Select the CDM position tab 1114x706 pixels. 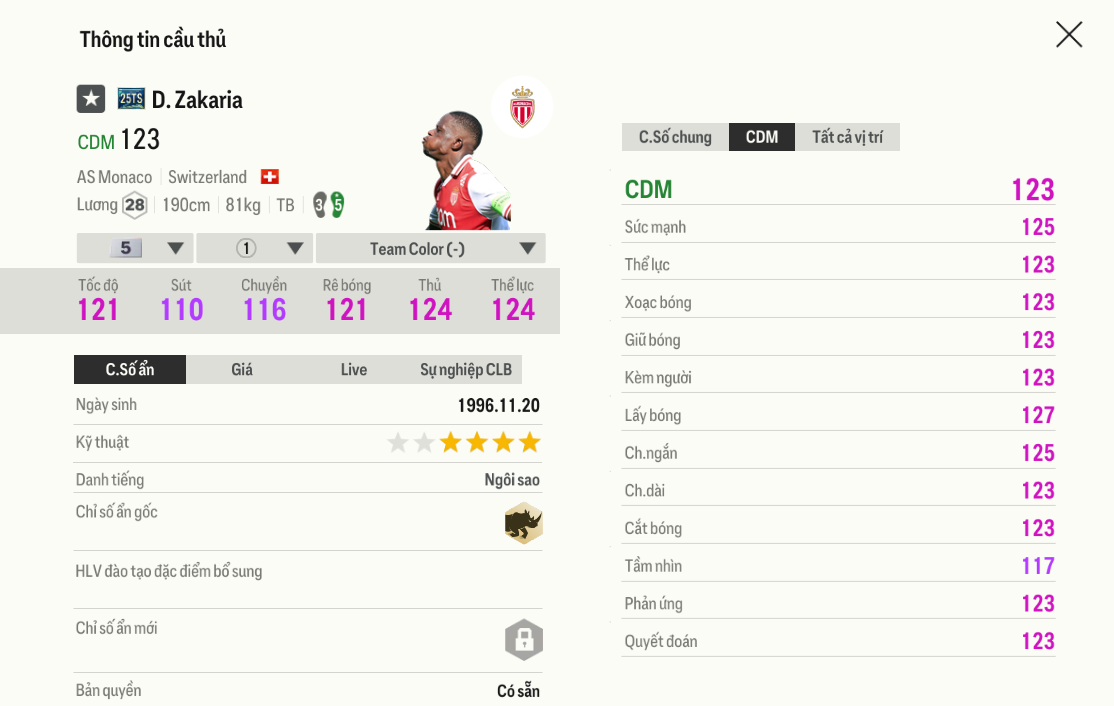pyautogui.click(x=762, y=137)
